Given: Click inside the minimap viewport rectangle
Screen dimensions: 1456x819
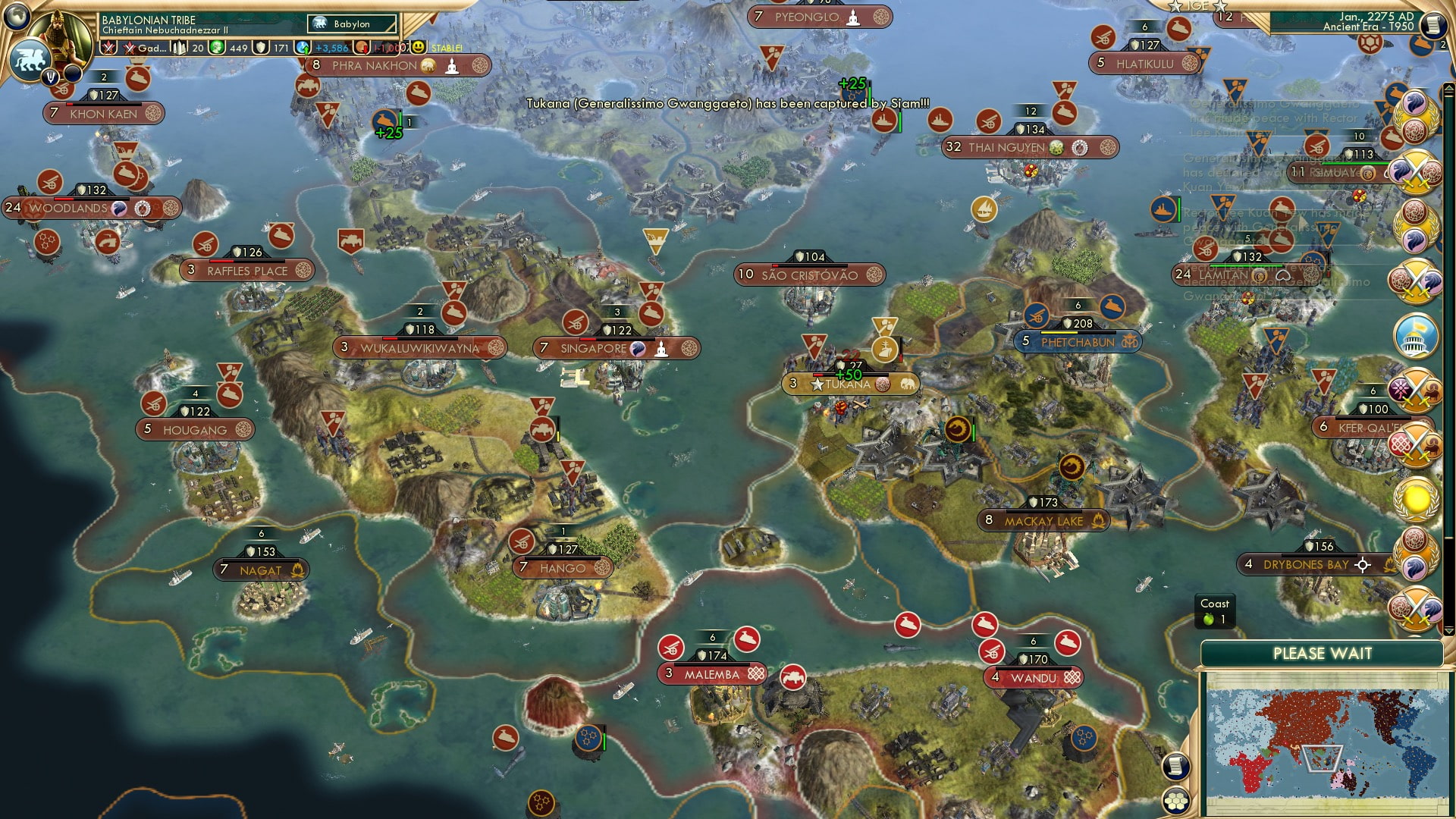Looking at the screenshot, I should pos(1323,758).
